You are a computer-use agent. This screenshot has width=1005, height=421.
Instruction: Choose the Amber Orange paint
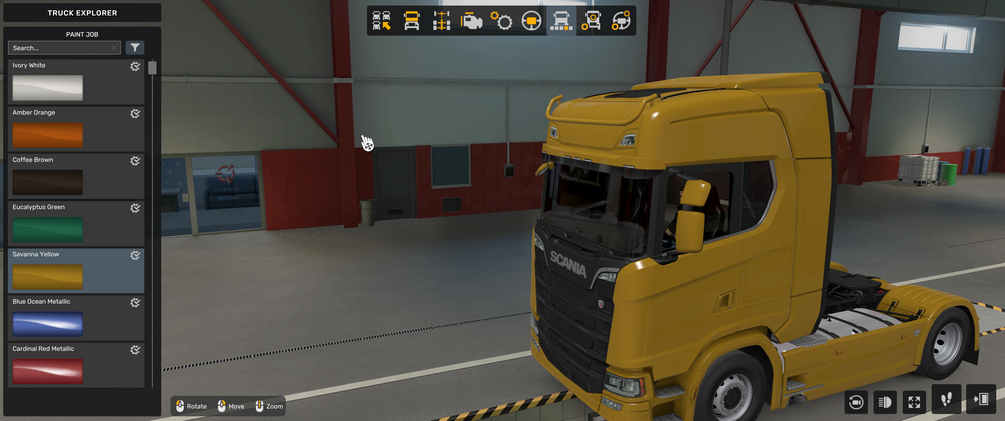[x=47, y=135]
